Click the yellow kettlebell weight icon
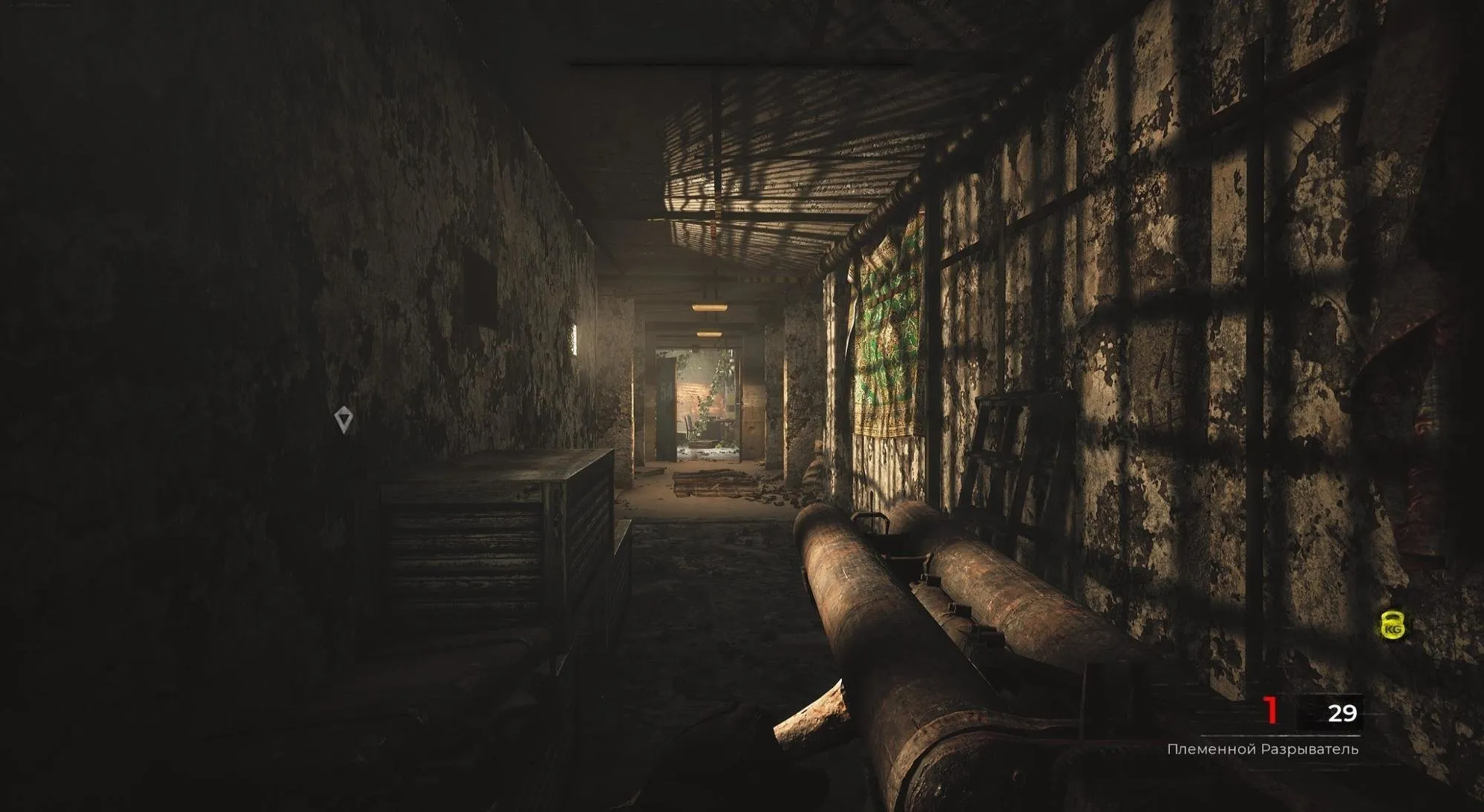Viewport: 1484px width, 812px height. click(x=1392, y=626)
